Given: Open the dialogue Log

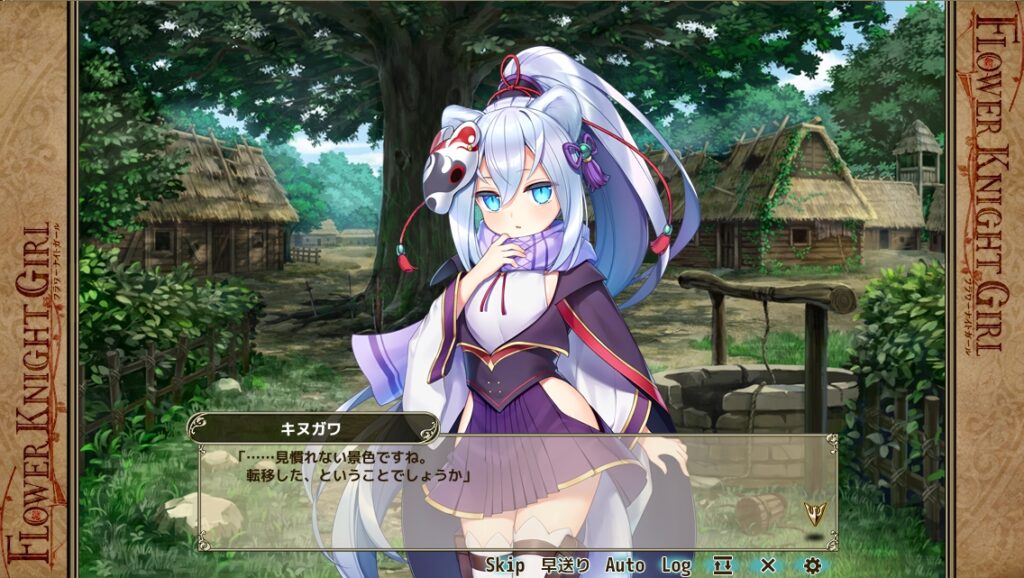Looking at the screenshot, I should 676,565.
